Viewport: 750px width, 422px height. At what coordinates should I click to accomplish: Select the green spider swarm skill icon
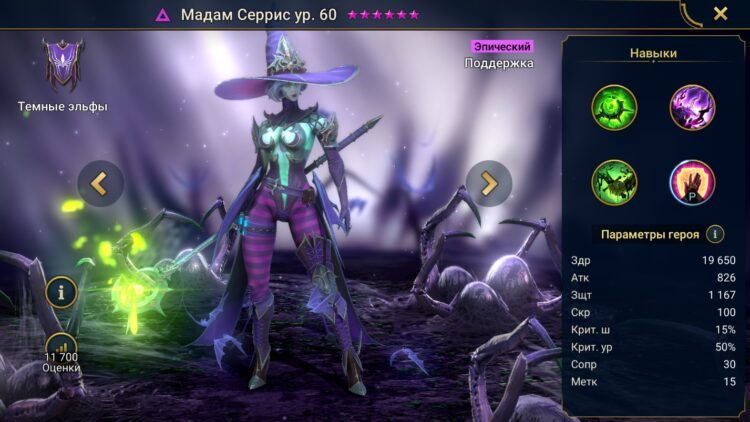(614, 183)
